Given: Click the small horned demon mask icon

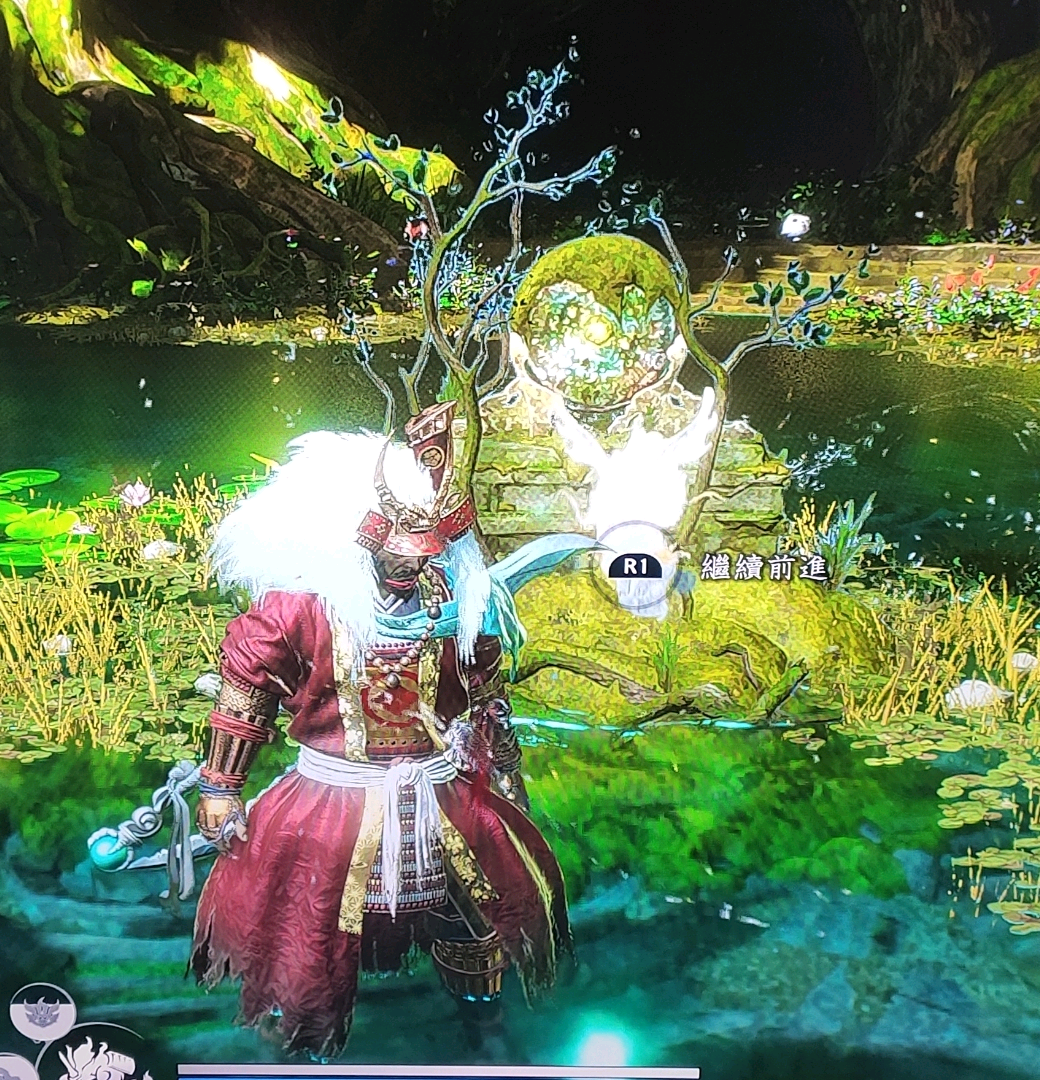Looking at the screenshot, I should tap(42, 1011).
